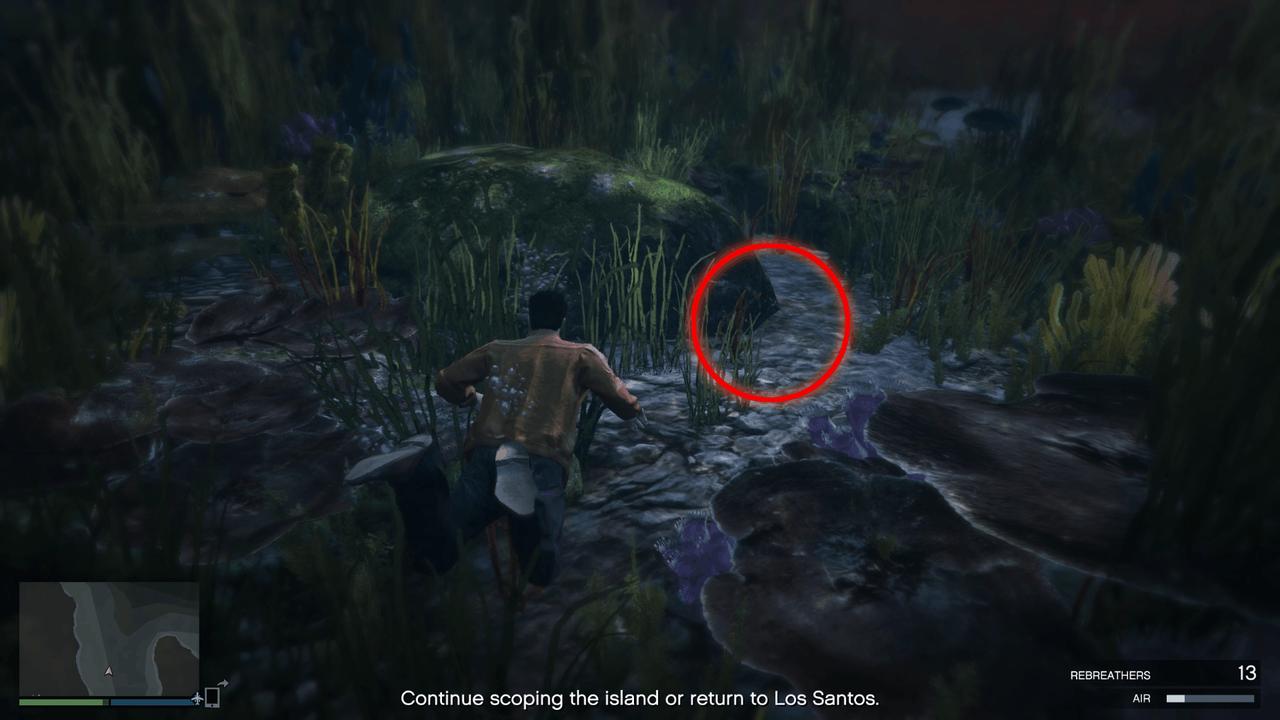The image size is (1280, 720).
Task: Click the blue oxygen bar segment
Action: pyautogui.click(x=149, y=701)
